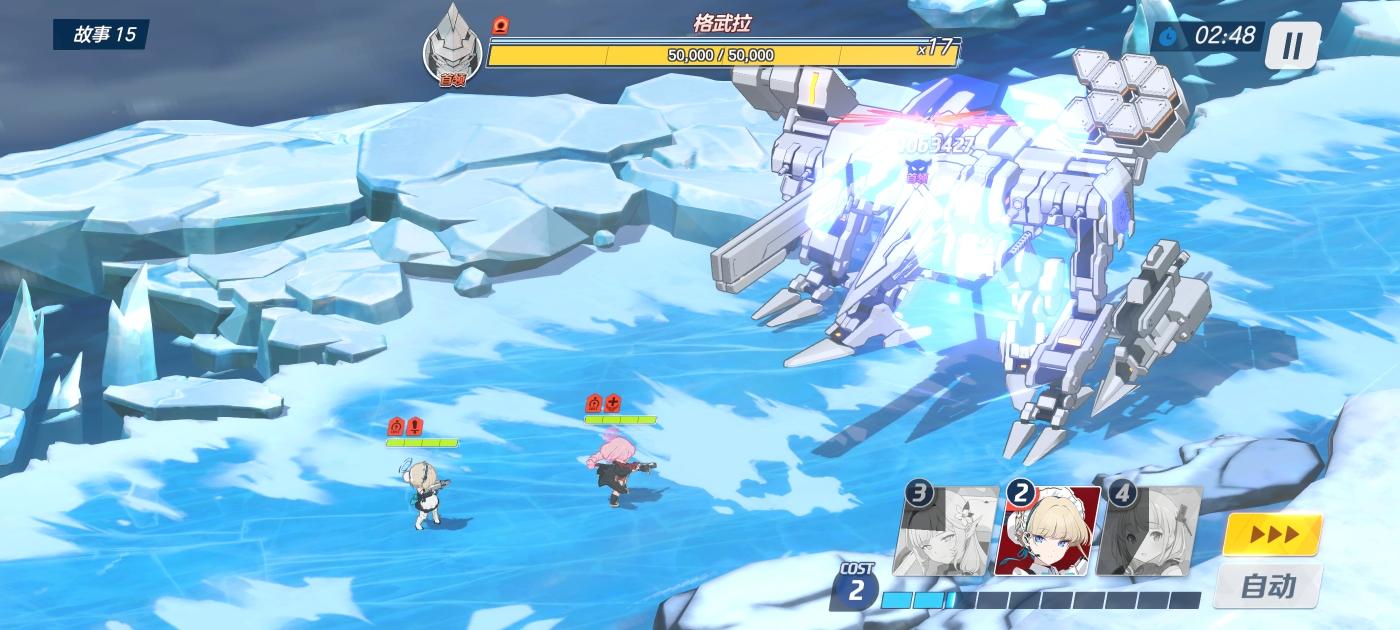Enable auto battle with the 自动 button
Viewport: 1400px width, 630px height.
coord(1268,585)
